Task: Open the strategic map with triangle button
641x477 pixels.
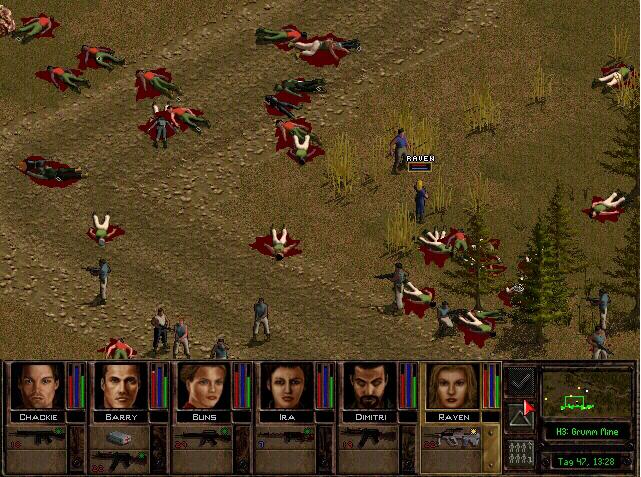Action: [x=520, y=417]
